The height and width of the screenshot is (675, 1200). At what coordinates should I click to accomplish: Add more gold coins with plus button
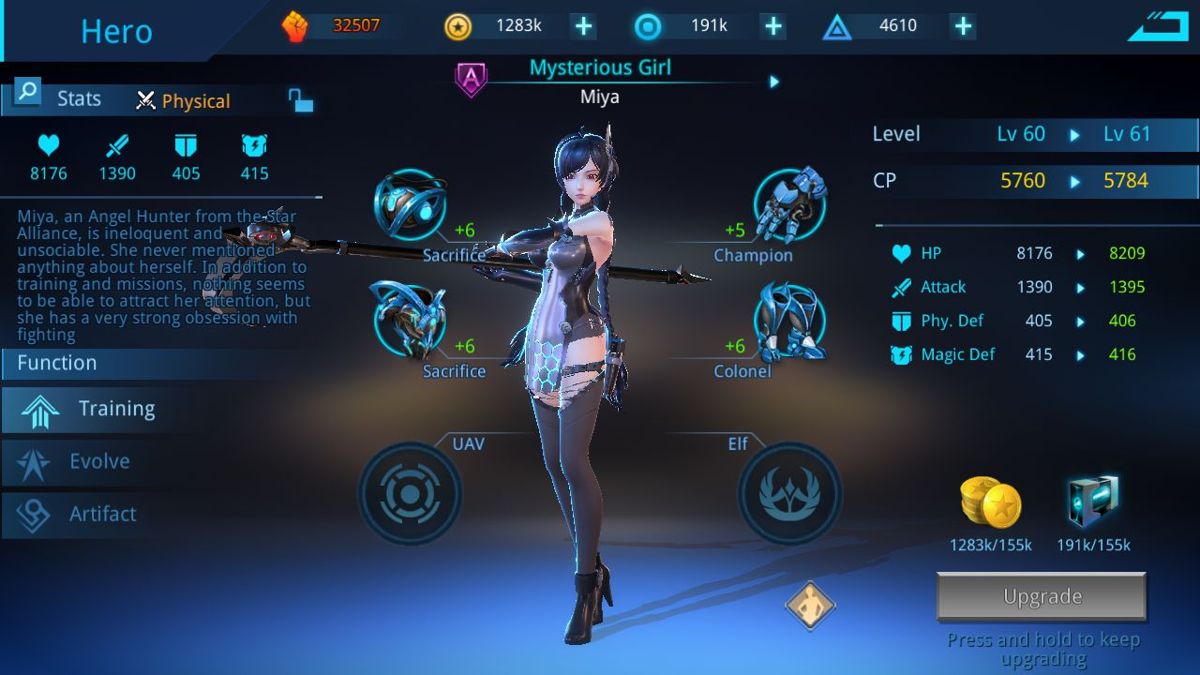583,26
